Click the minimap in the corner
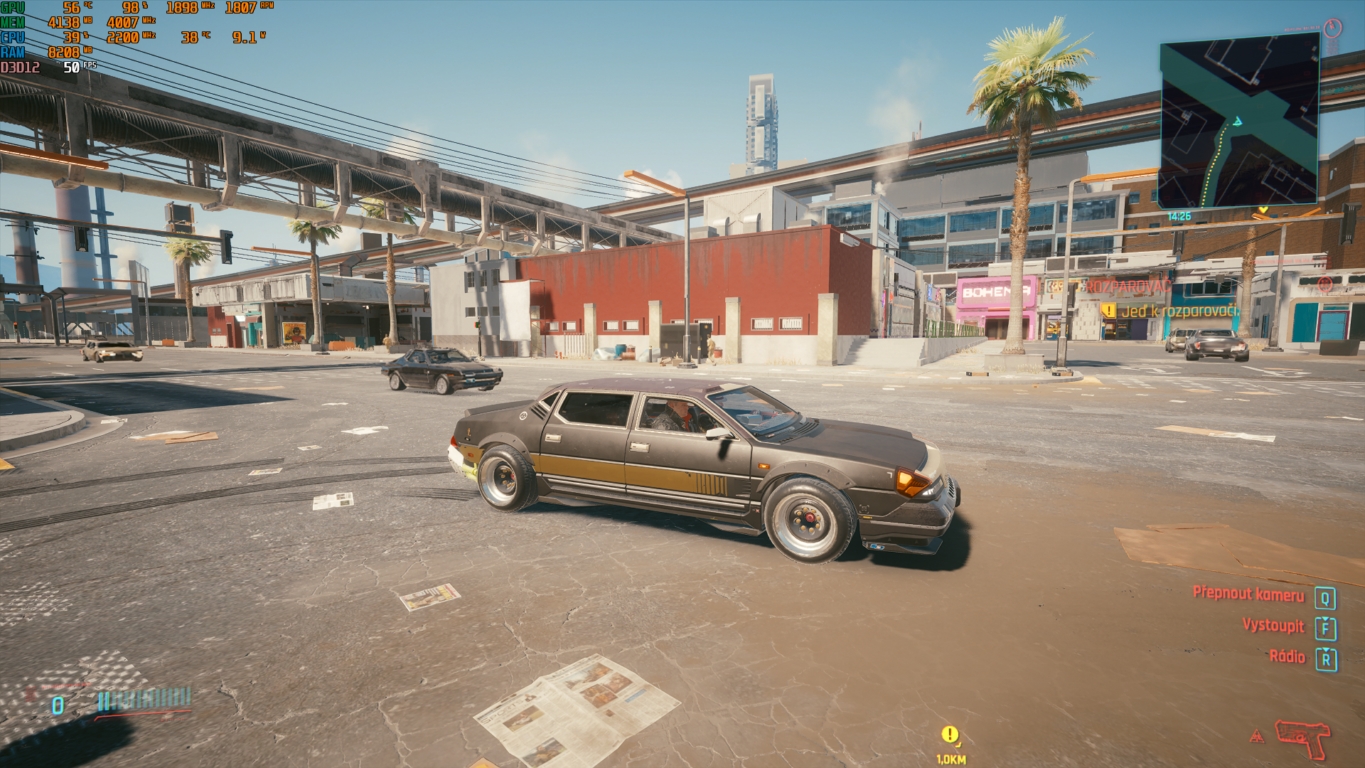This screenshot has width=1365, height=768. [1239, 120]
